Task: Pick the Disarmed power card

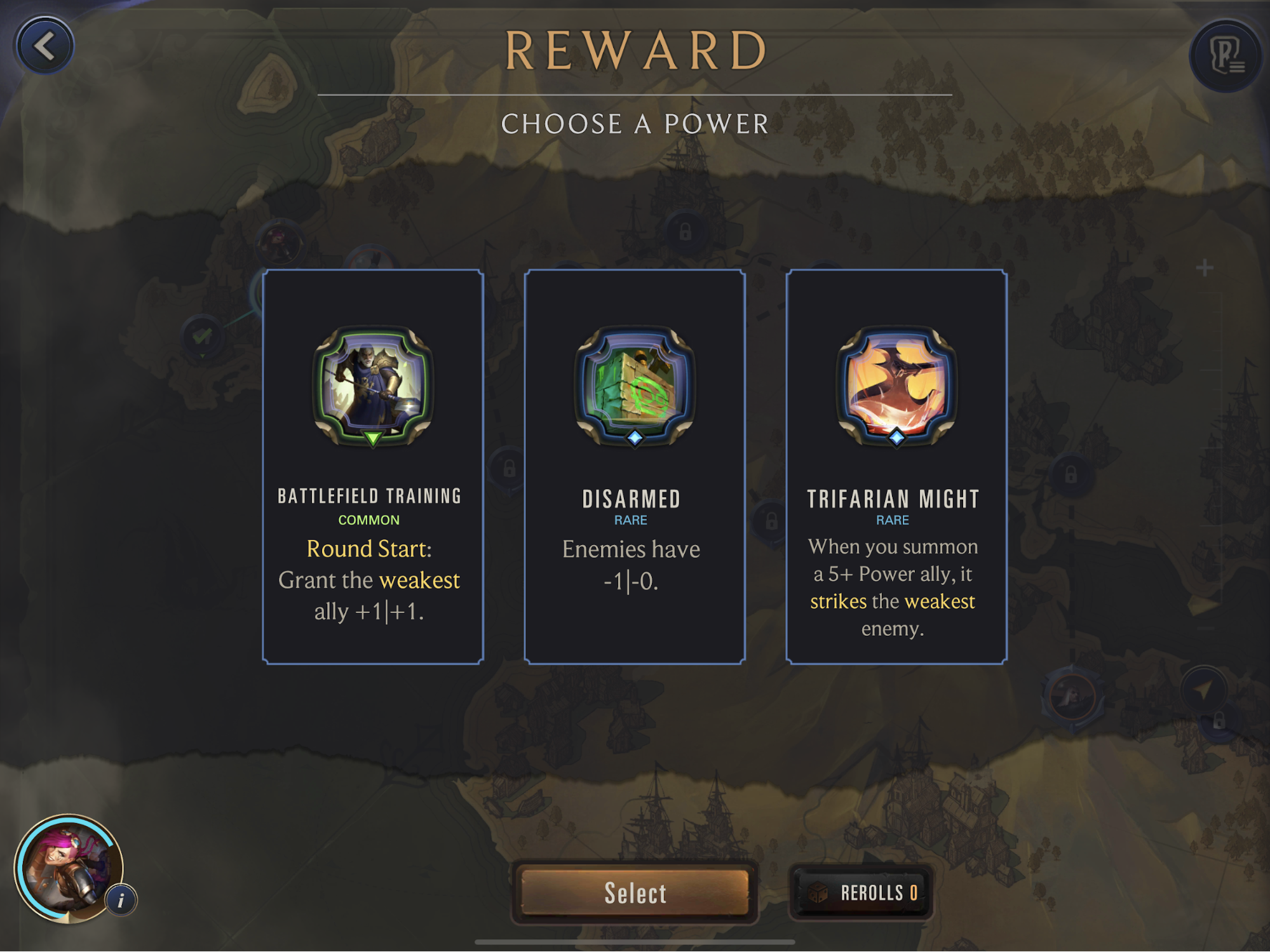Action: point(634,467)
